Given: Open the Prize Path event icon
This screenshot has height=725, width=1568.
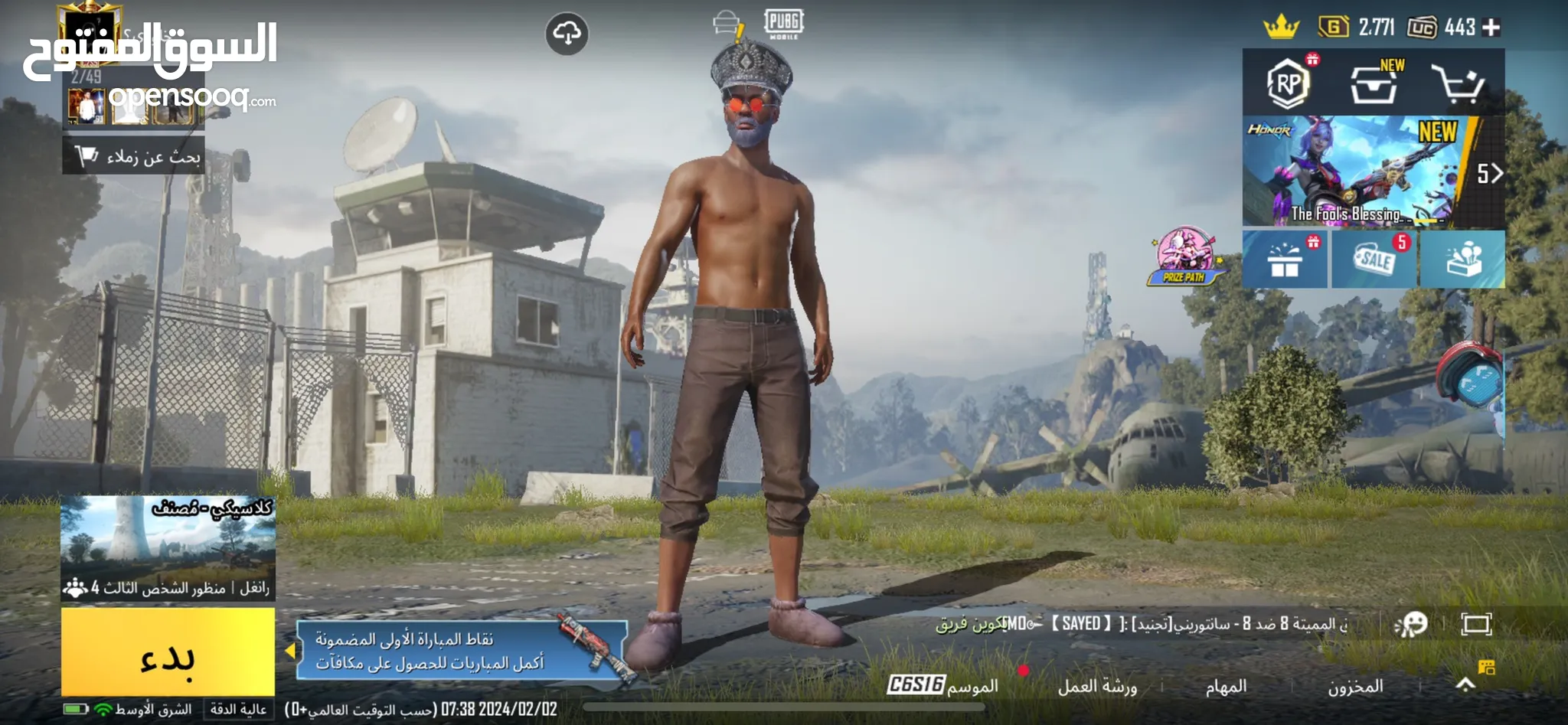Looking at the screenshot, I should (1184, 256).
